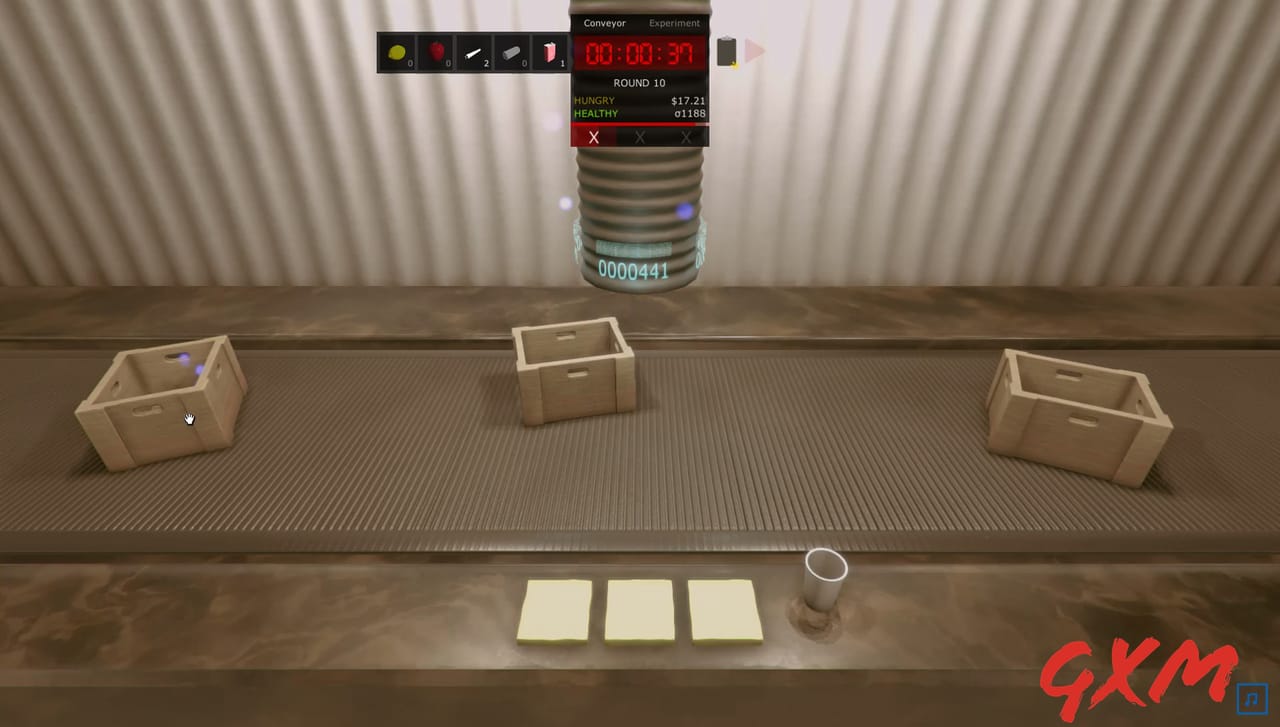Click the HUNGRY status label
The height and width of the screenshot is (727, 1280).
[594, 100]
